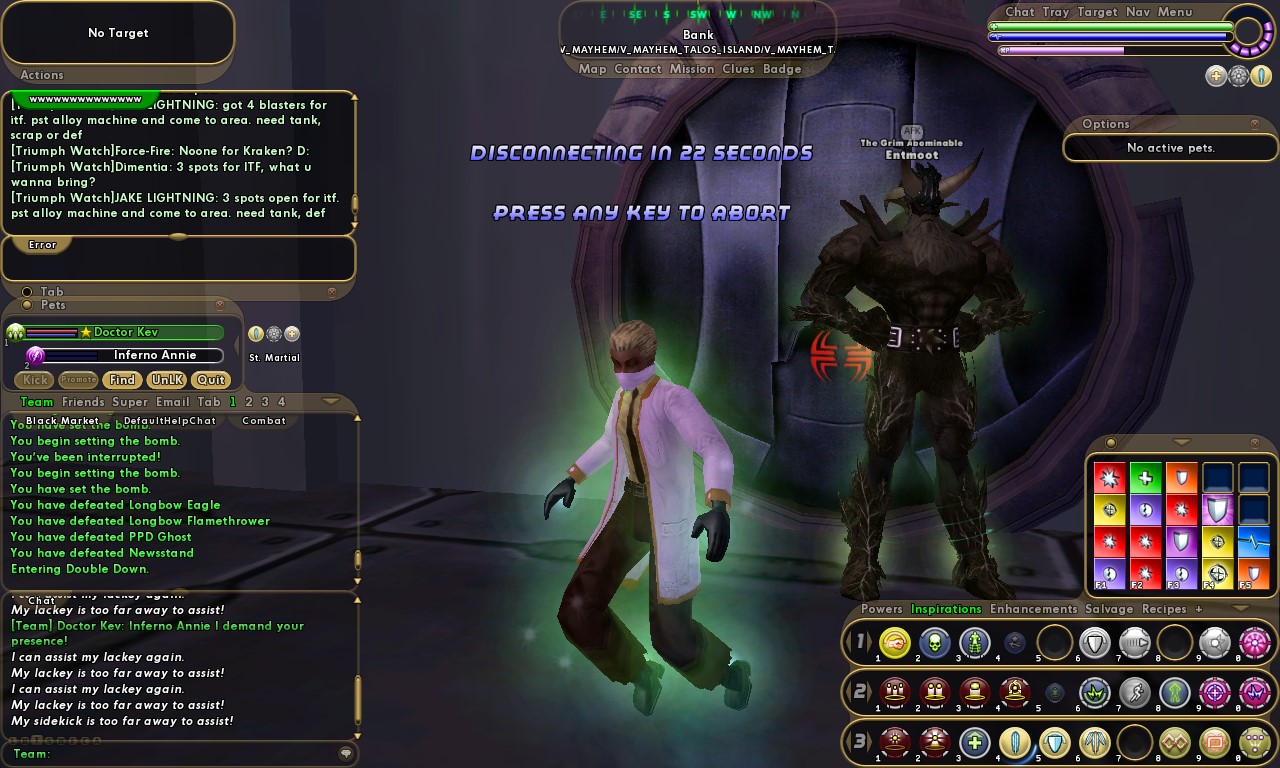Switch chat to the Combat tab

(264, 421)
